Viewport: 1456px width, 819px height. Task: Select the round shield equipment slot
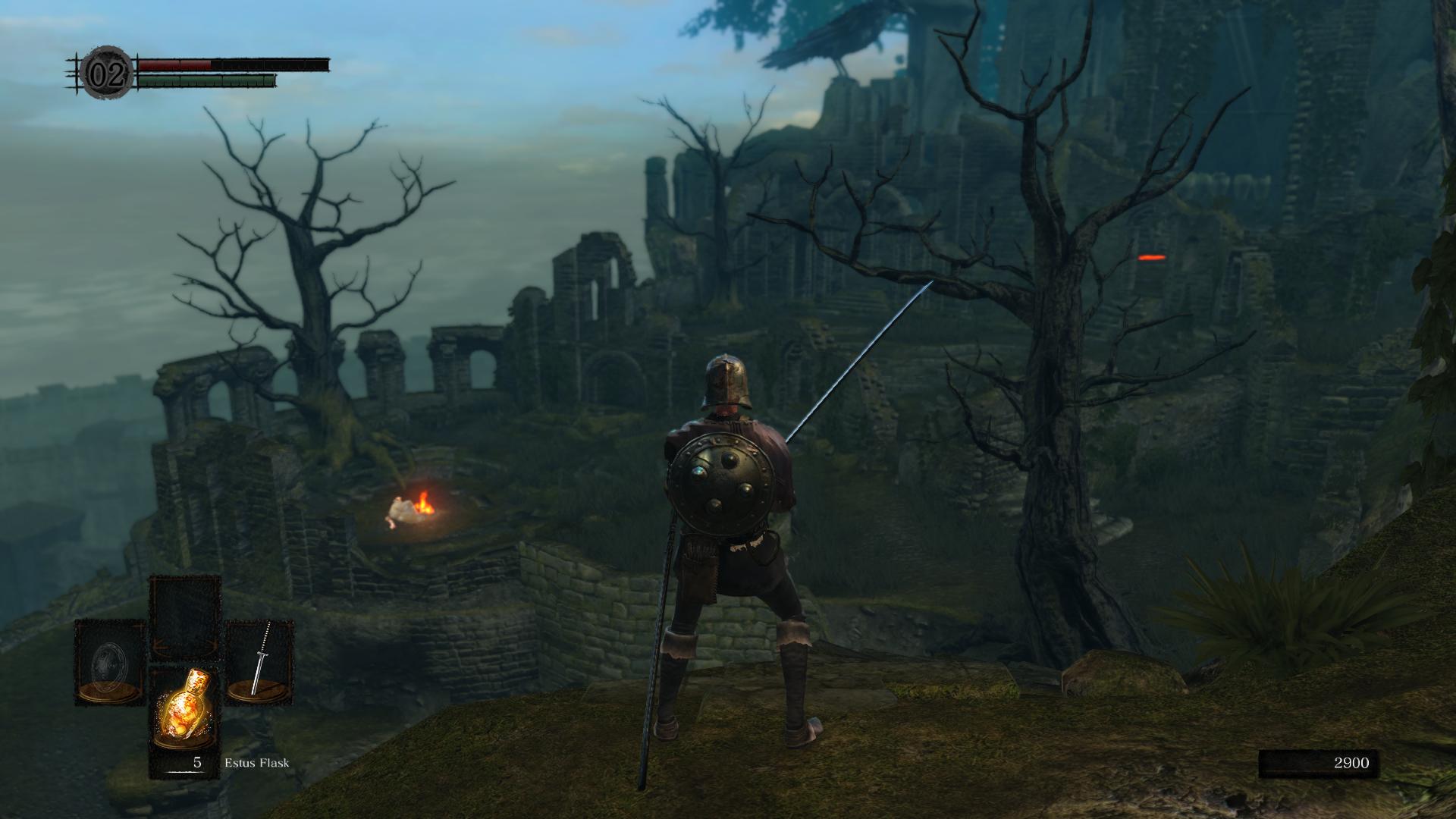(110, 661)
